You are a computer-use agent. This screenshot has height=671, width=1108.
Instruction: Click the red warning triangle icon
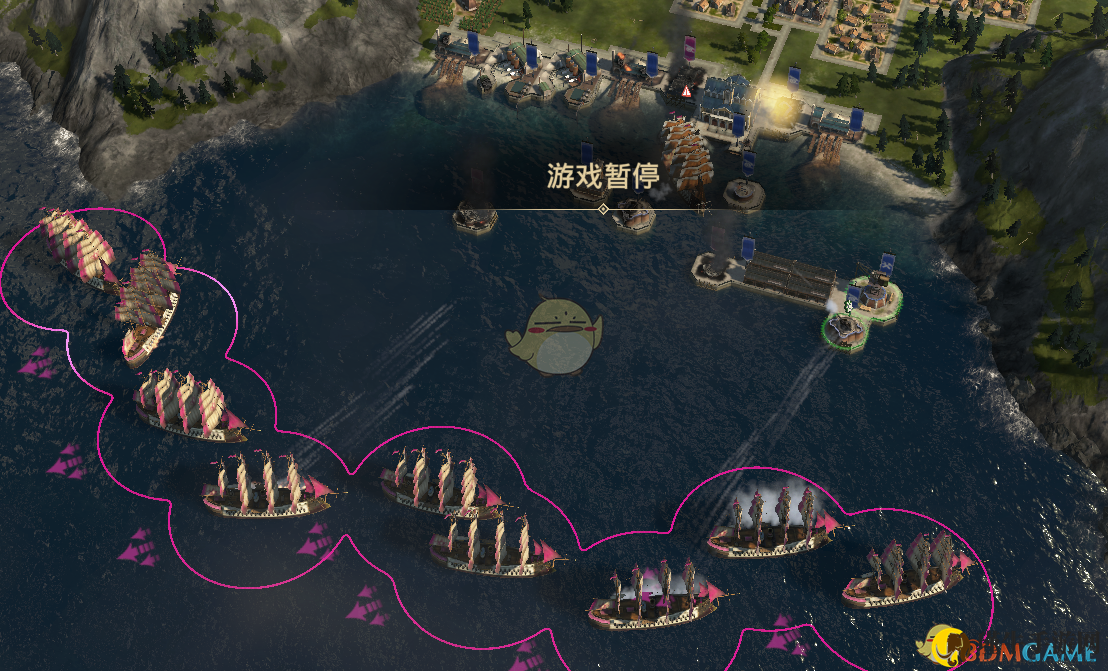(686, 91)
